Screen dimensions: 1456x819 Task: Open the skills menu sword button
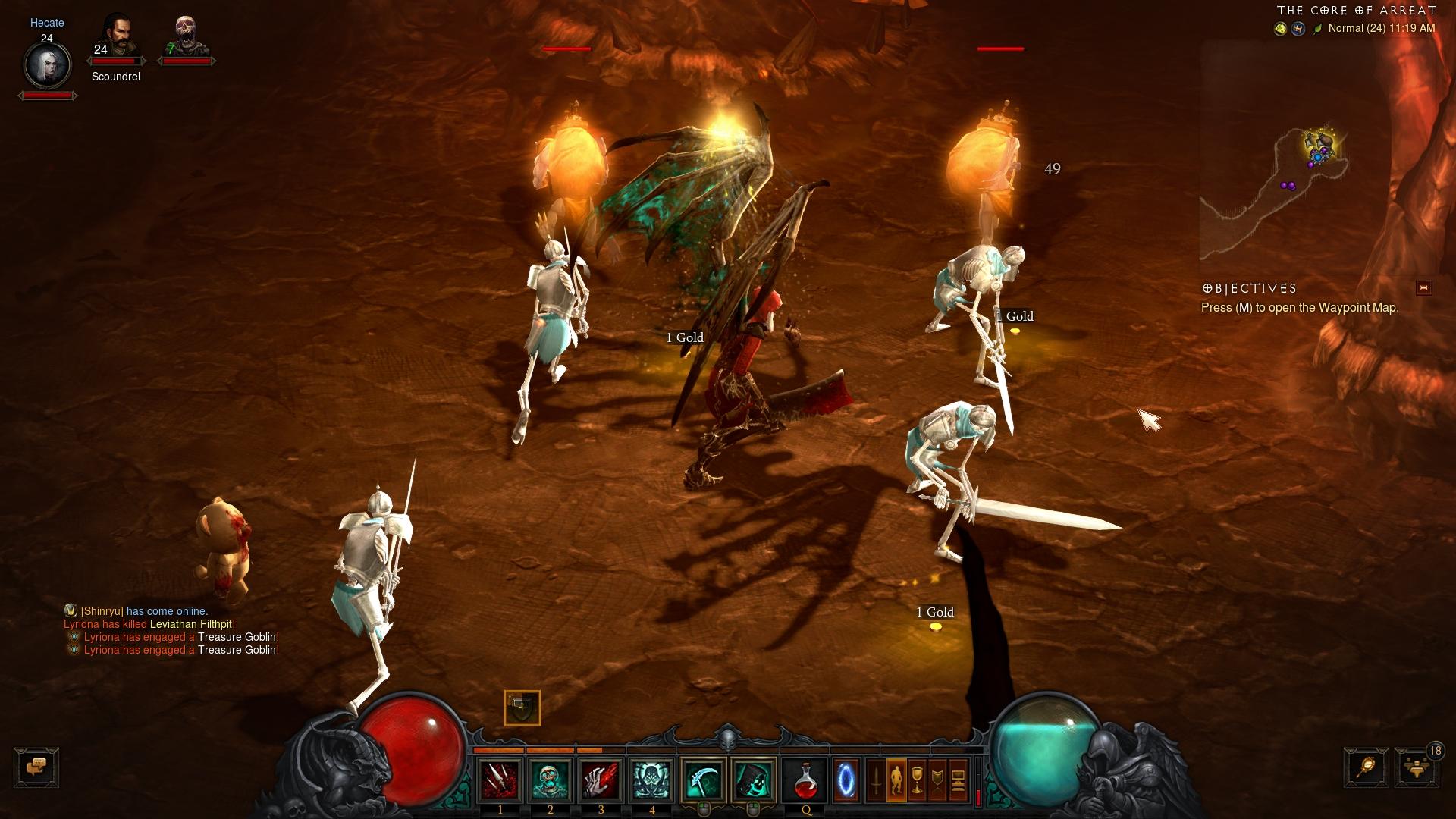tap(876, 780)
